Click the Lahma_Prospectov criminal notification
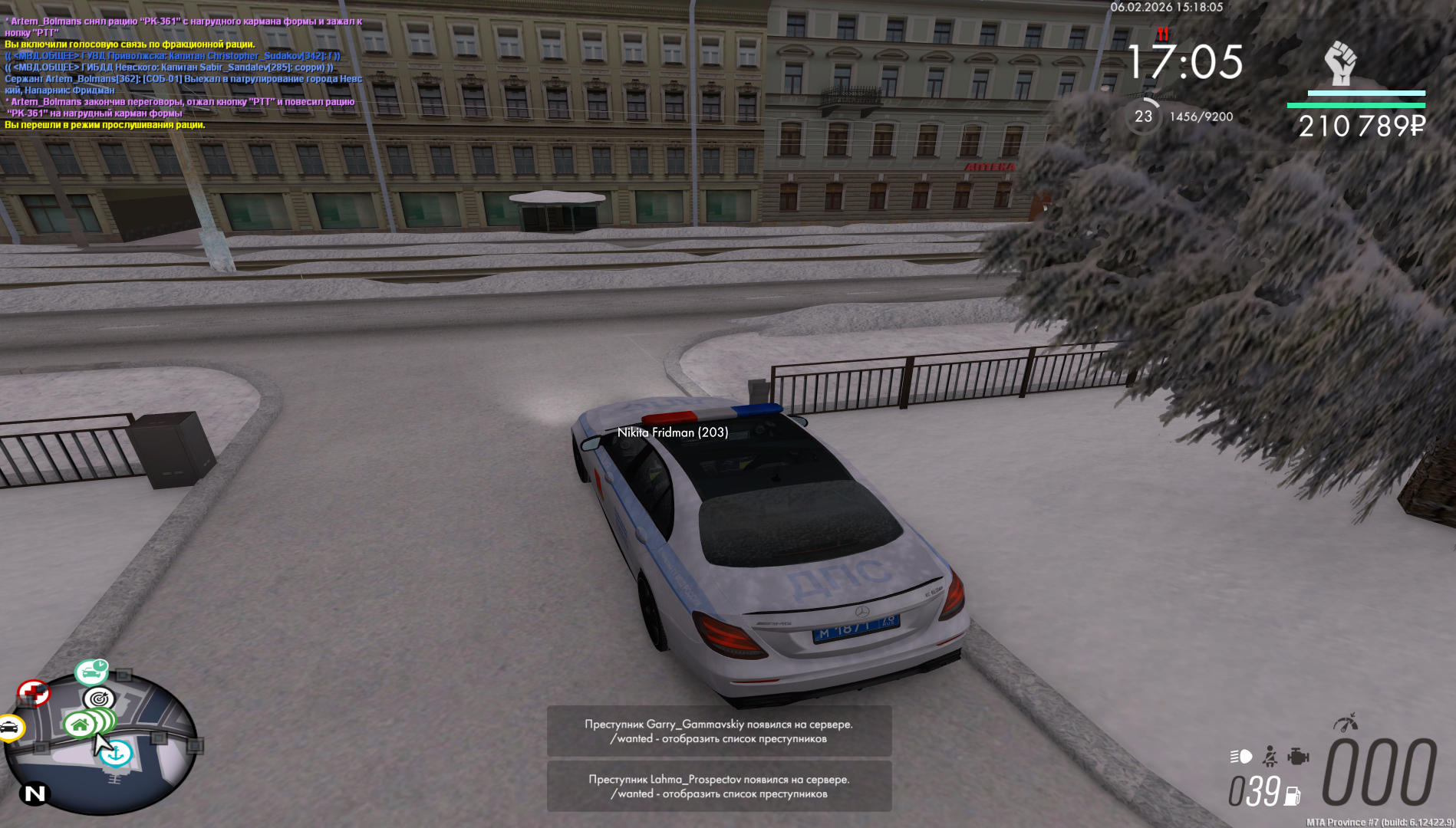 pyautogui.click(x=719, y=787)
